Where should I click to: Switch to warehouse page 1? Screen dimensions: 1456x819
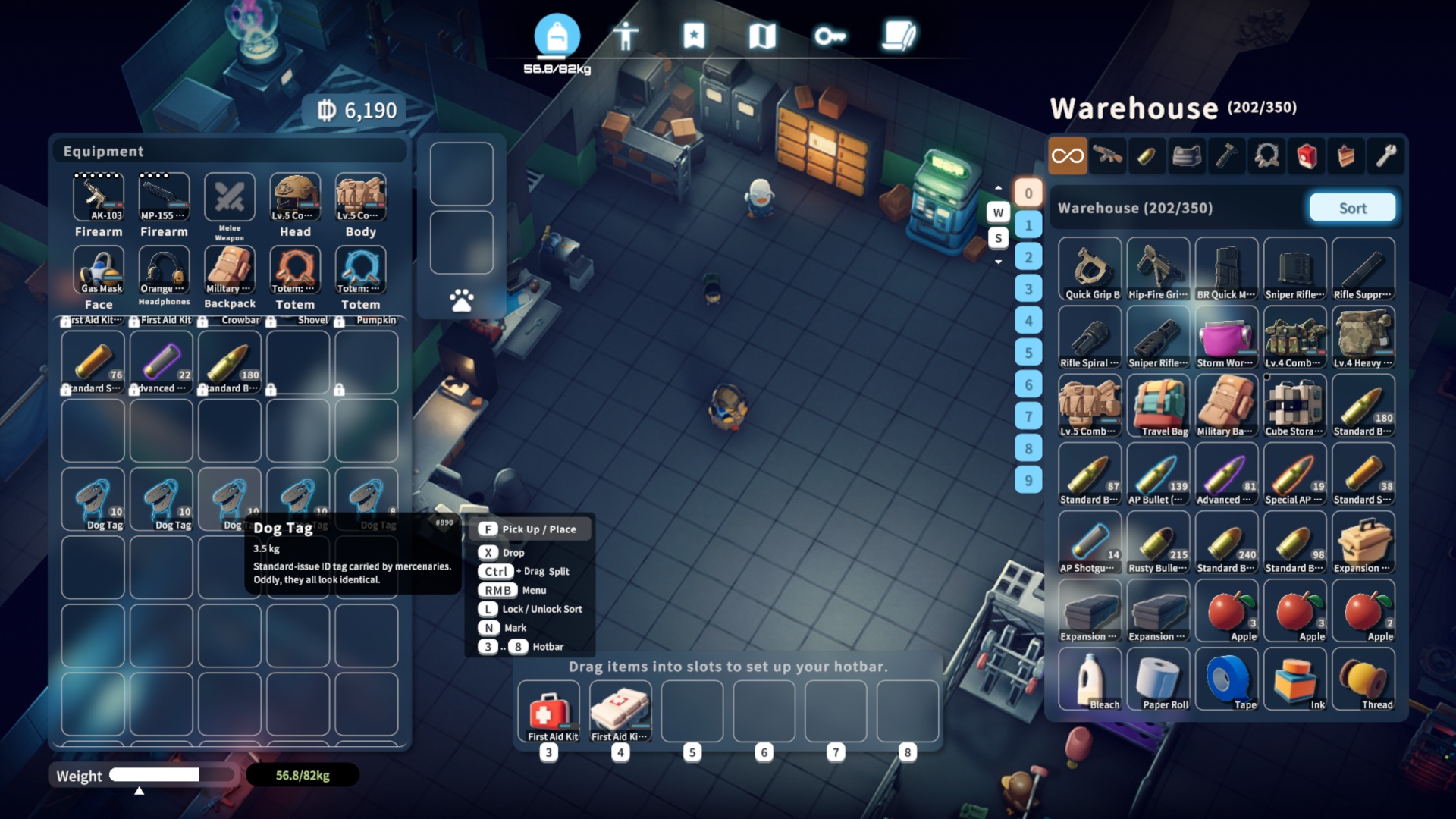tap(1028, 225)
